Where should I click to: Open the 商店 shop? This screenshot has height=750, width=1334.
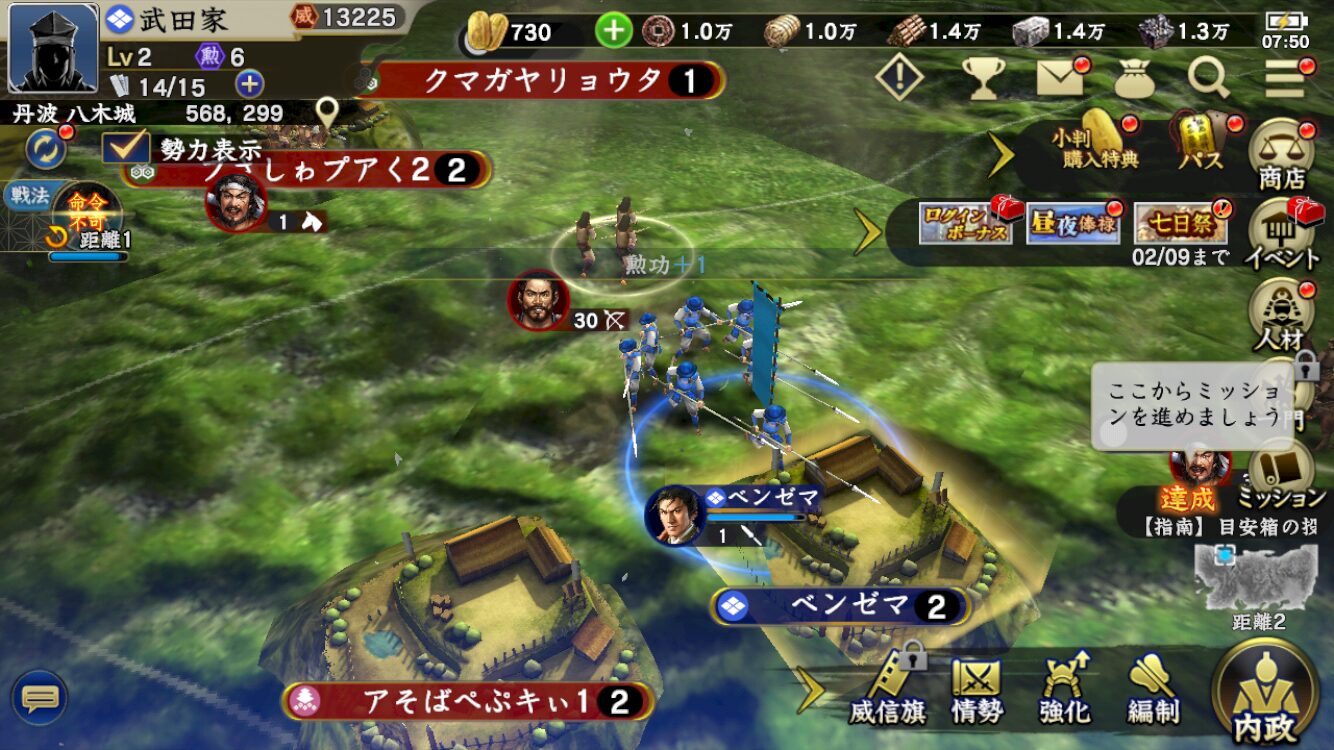(1282, 155)
